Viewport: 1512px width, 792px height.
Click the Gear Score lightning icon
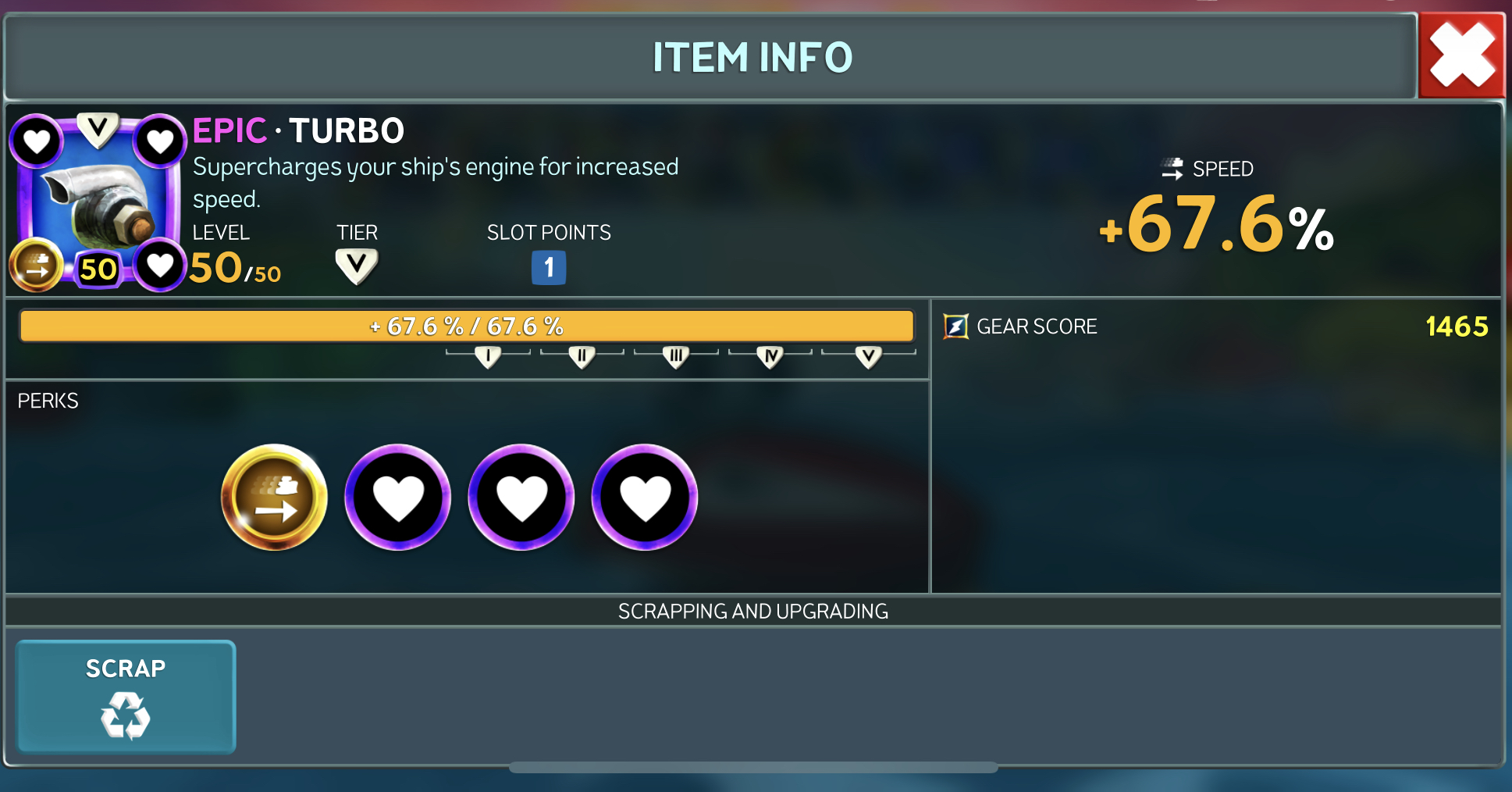pyautogui.click(x=955, y=326)
